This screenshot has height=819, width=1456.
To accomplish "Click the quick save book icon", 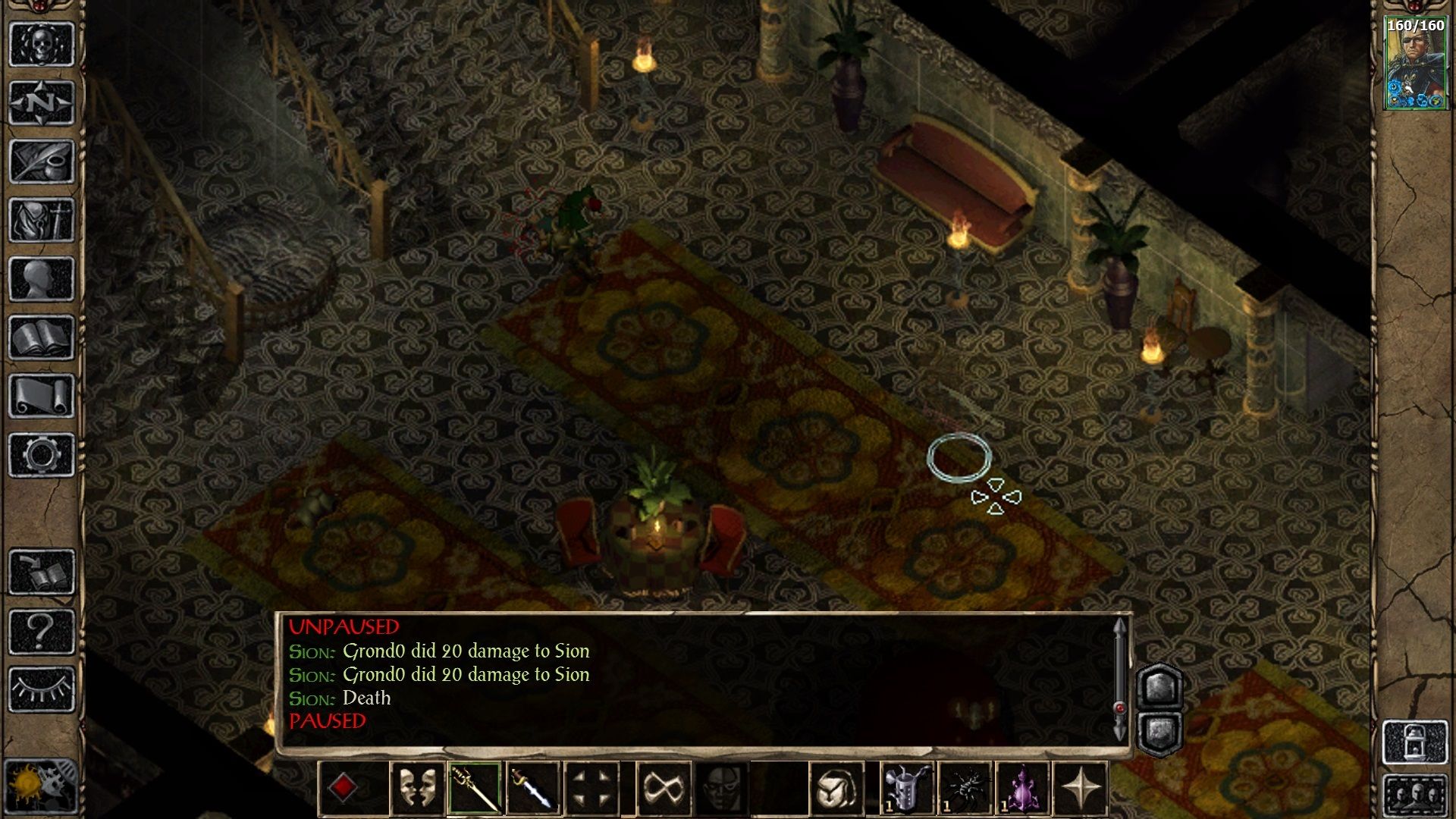I will [42, 573].
